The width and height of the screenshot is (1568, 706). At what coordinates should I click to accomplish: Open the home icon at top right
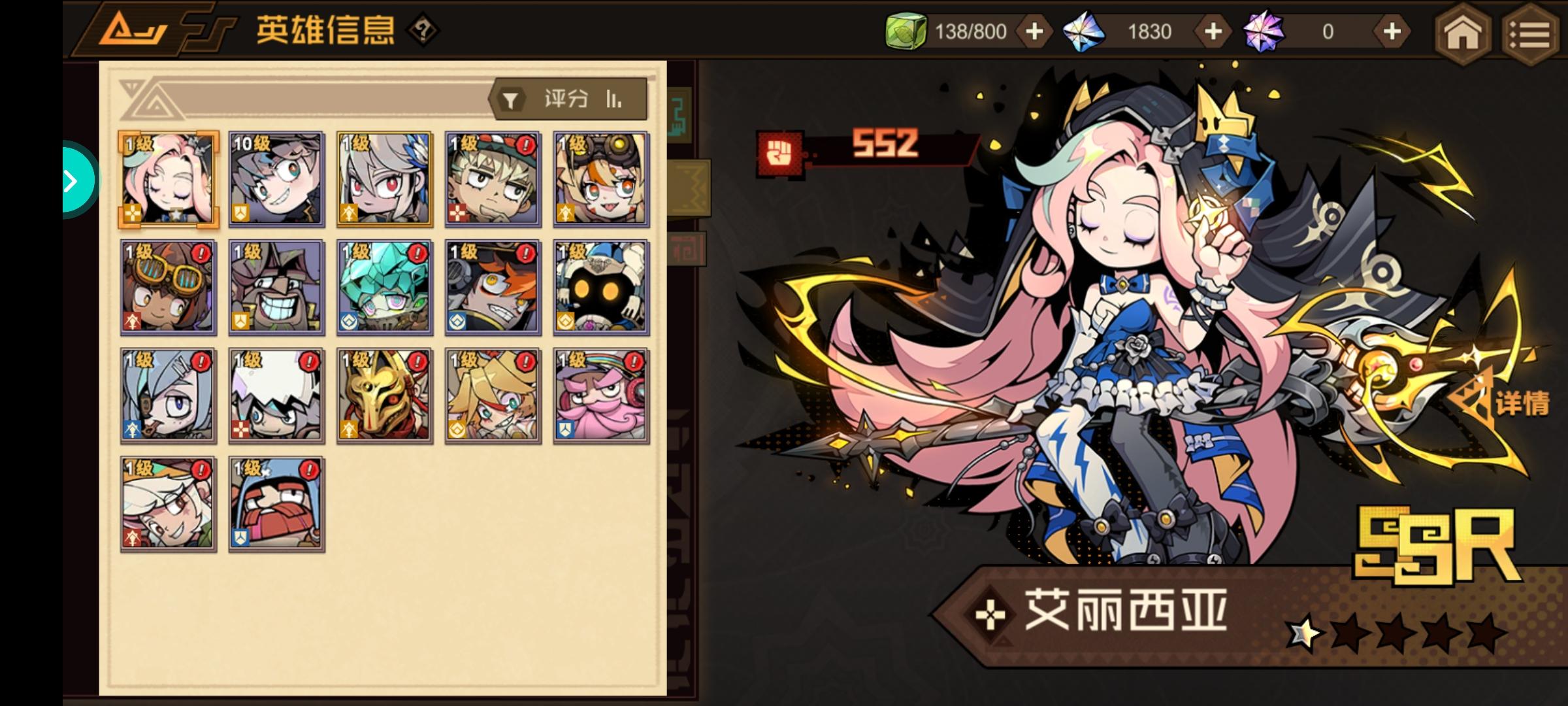tap(1463, 35)
